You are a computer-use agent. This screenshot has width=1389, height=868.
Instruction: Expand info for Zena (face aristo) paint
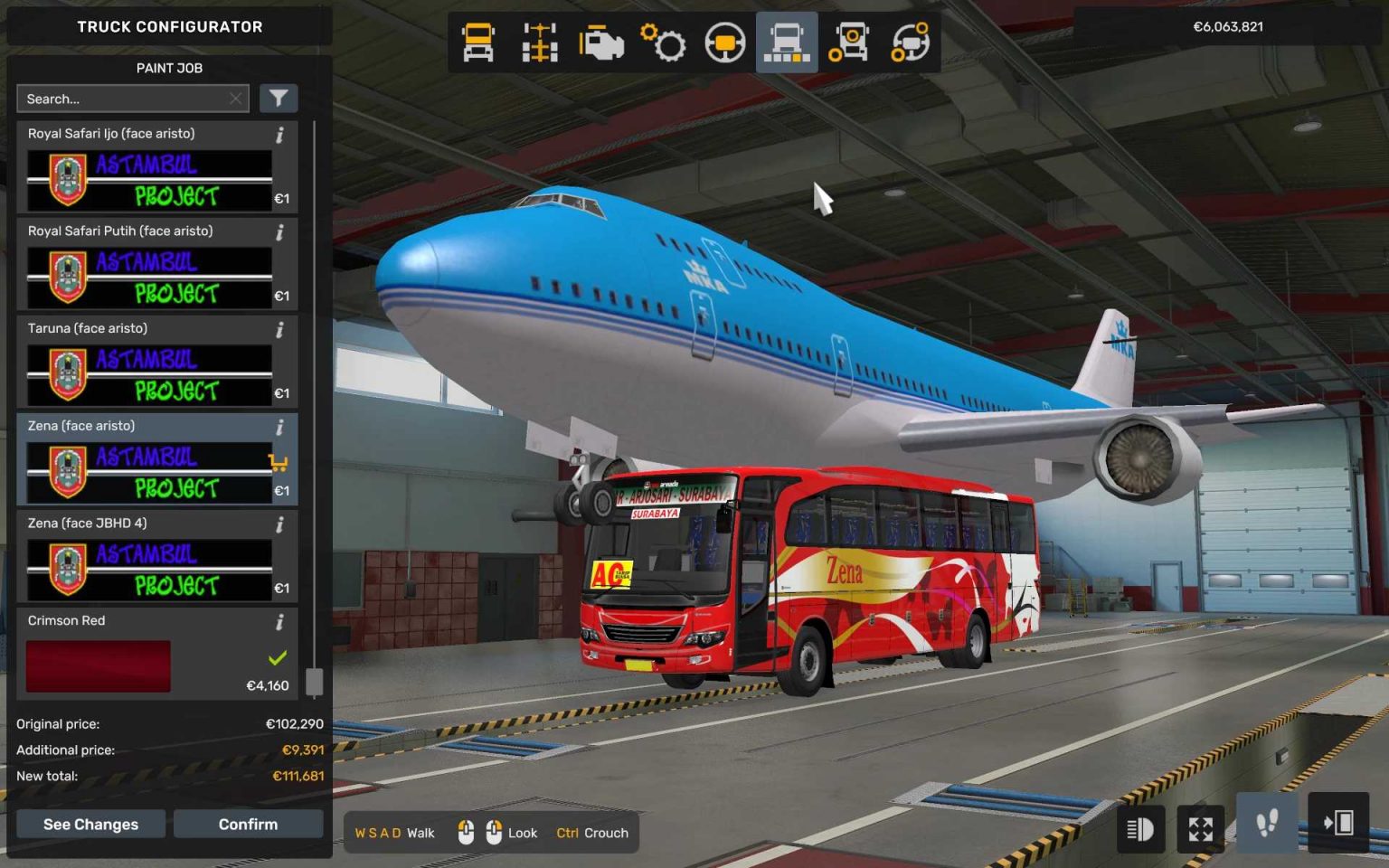click(280, 425)
